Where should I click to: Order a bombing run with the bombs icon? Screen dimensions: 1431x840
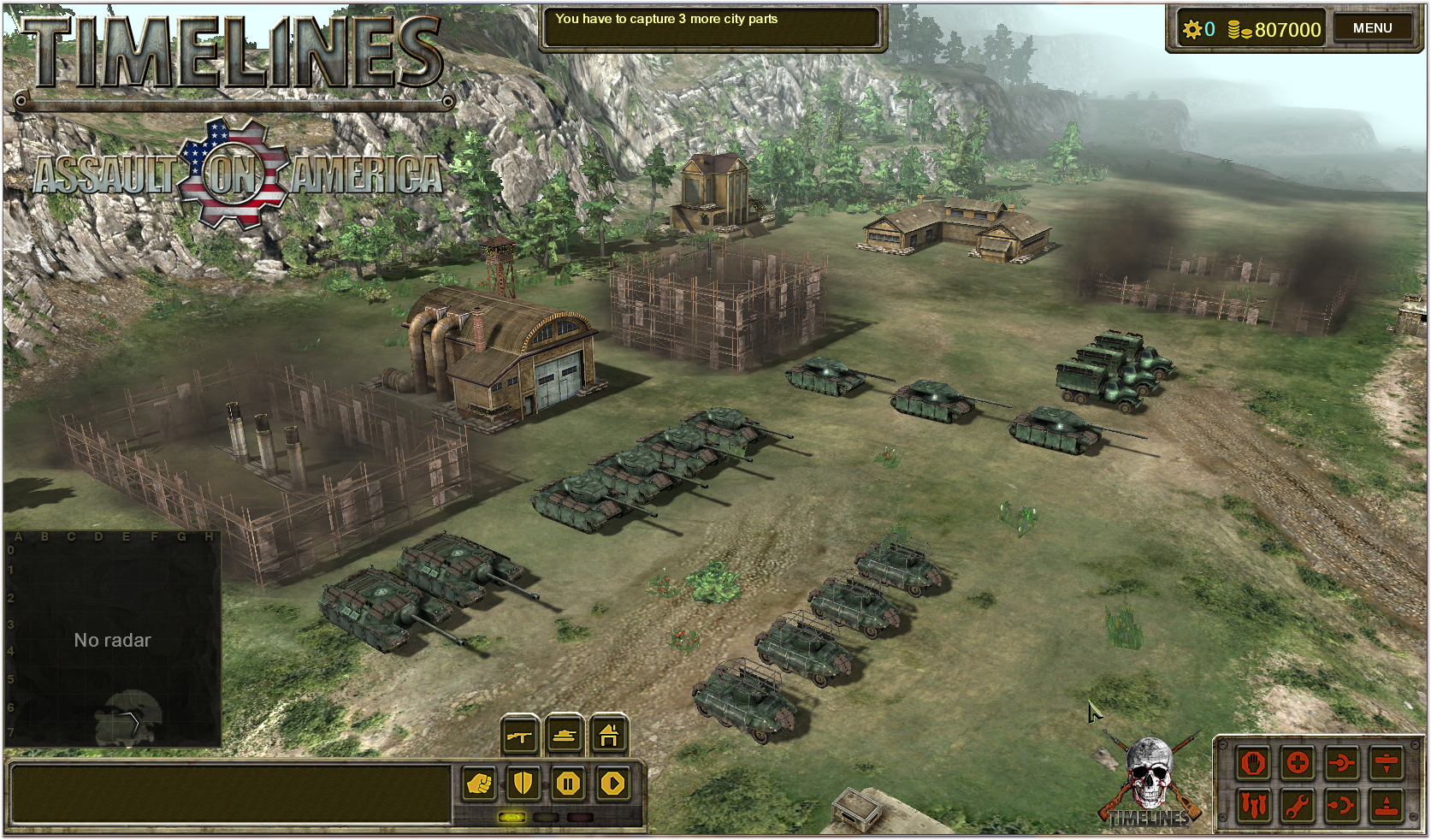1253,804
